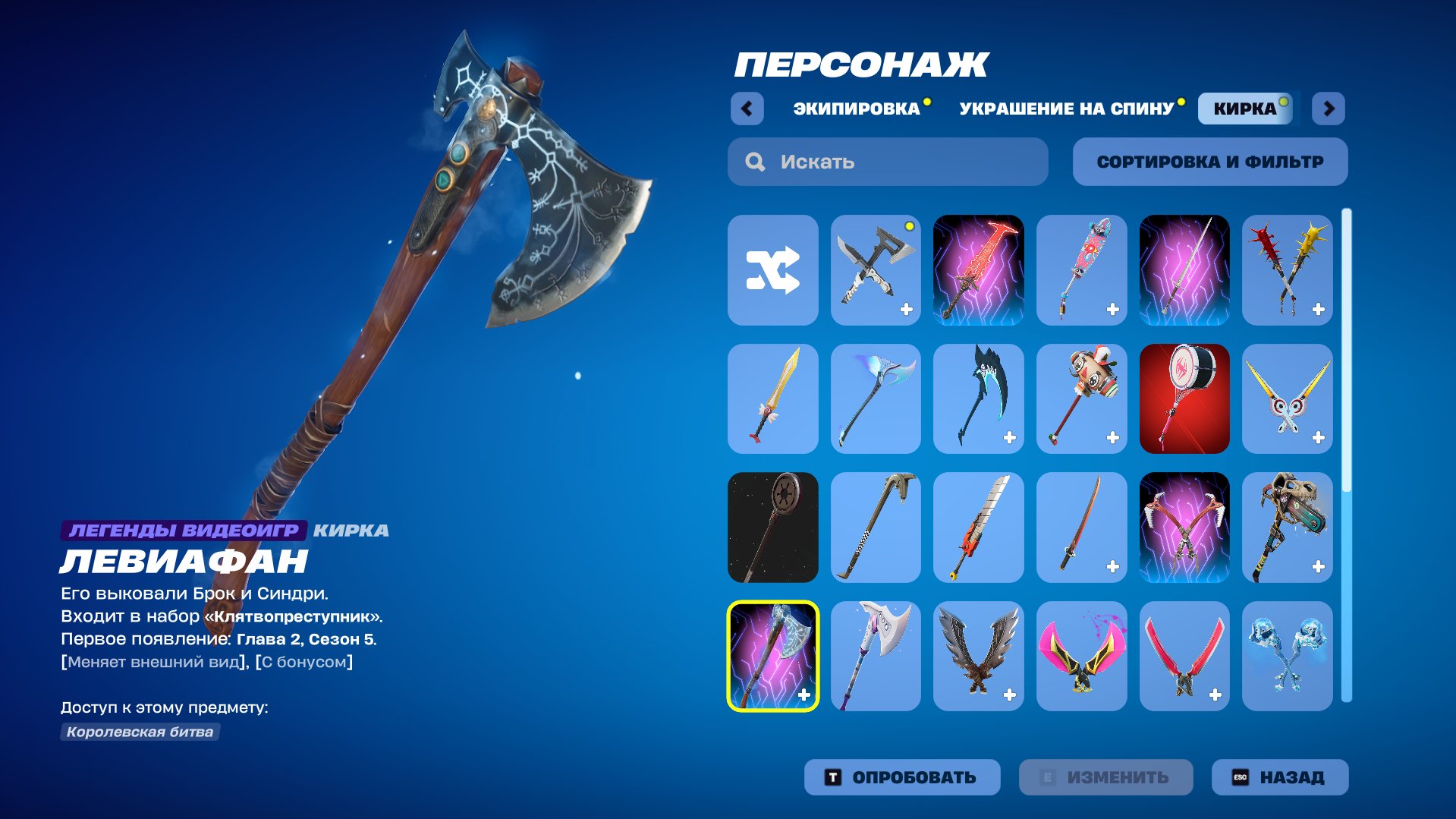Select the winged scissors pickaxe

(x=1288, y=400)
